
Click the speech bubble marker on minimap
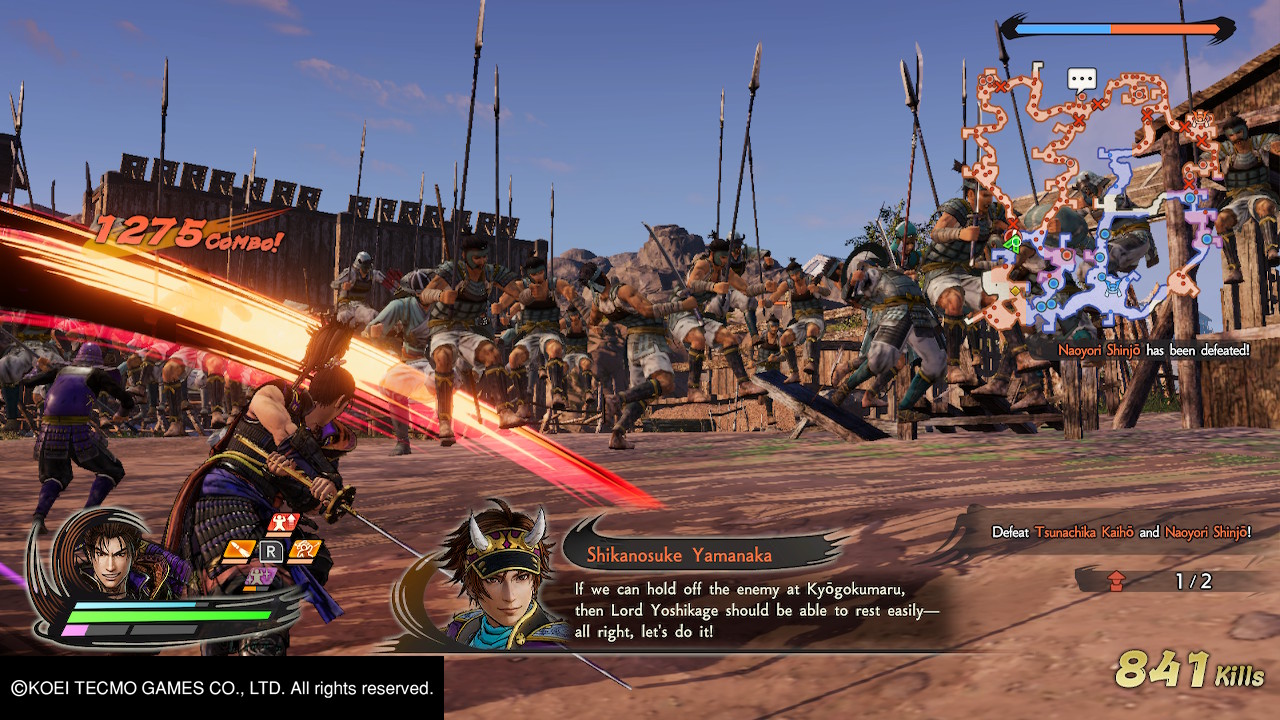pyautogui.click(x=1082, y=79)
